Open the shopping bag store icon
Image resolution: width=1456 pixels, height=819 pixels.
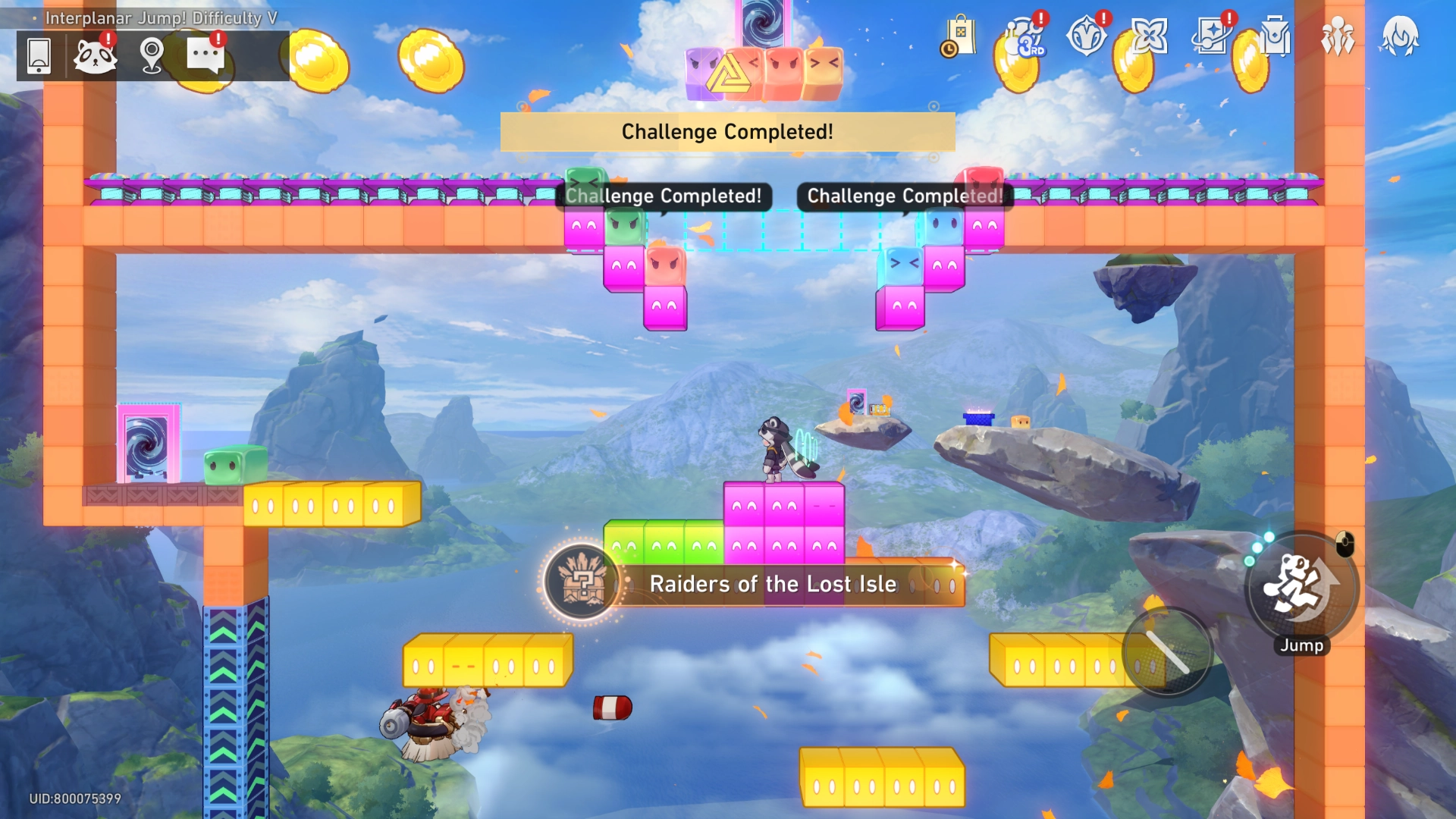(959, 36)
